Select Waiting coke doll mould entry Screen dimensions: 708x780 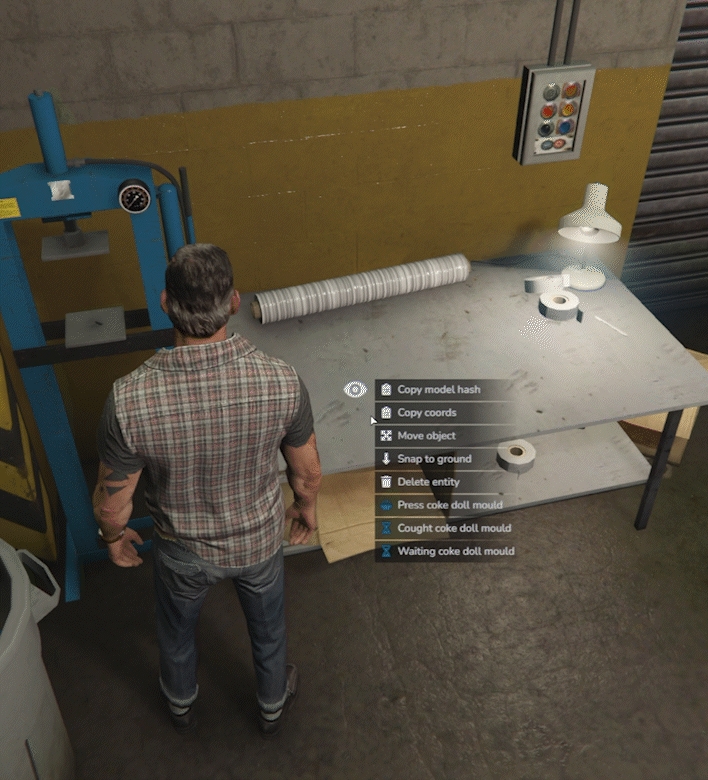455,551
